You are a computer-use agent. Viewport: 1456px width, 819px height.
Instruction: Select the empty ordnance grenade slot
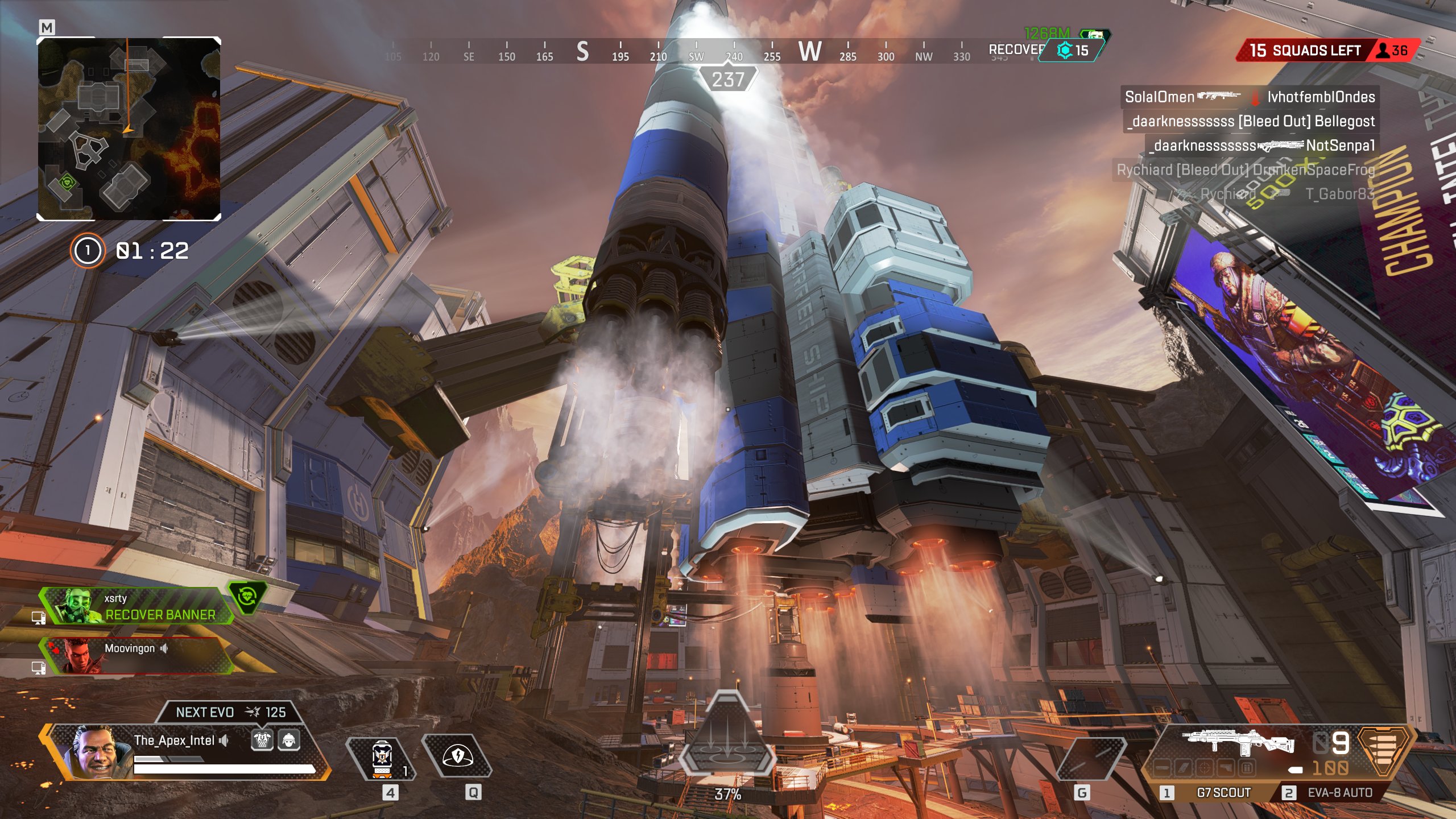(x=1091, y=759)
